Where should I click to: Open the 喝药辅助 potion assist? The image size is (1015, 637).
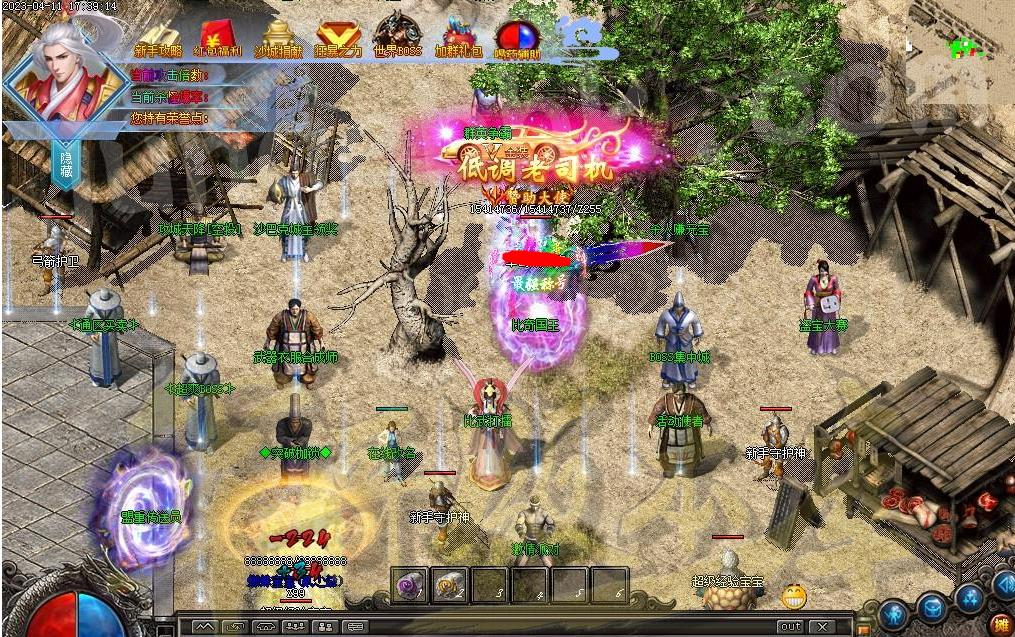click(x=517, y=38)
